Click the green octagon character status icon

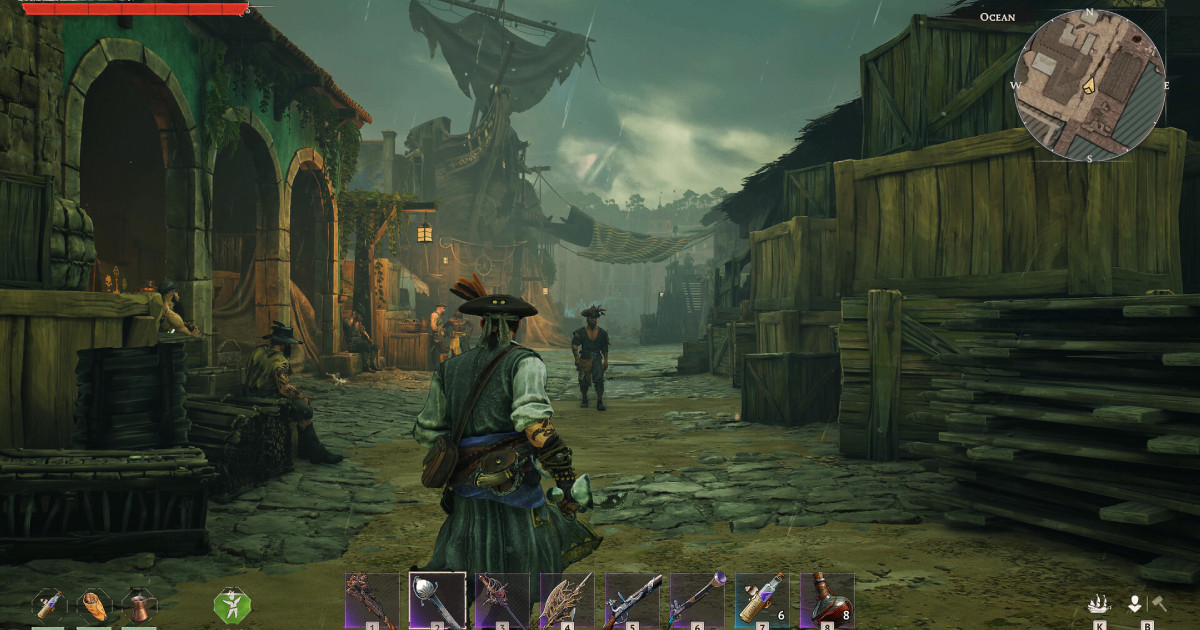click(232, 605)
